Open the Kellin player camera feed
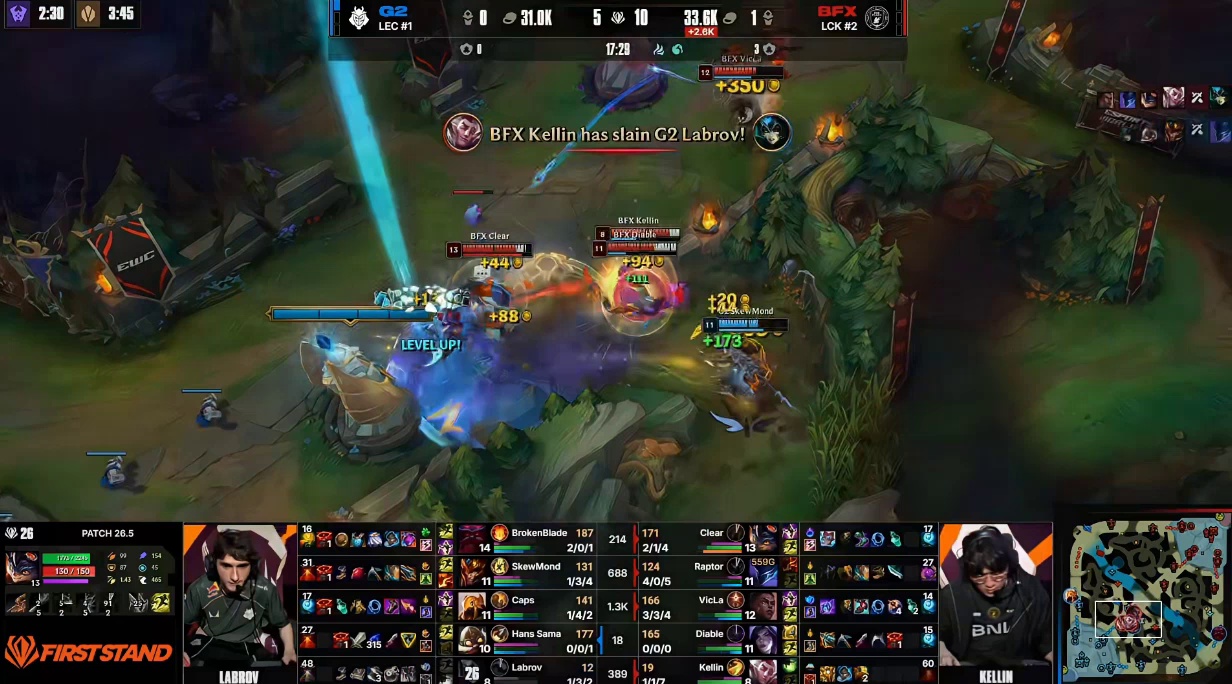 pyautogui.click(x=995, y=598)
